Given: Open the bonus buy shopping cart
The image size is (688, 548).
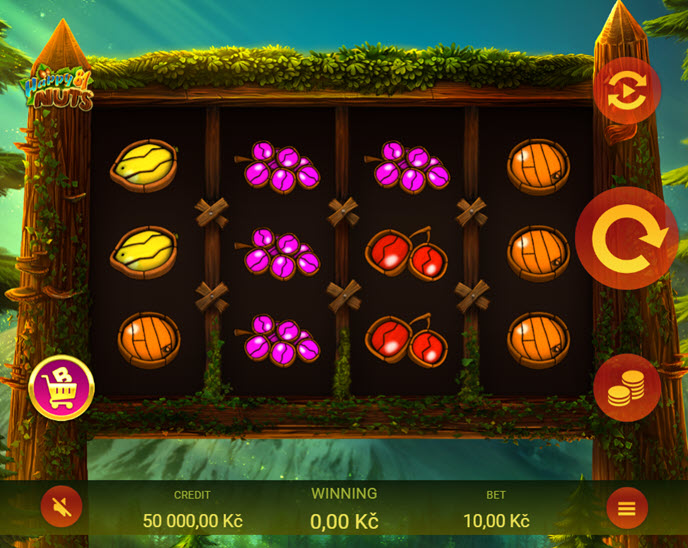Looking at the screenshot, I should (62, 388).
